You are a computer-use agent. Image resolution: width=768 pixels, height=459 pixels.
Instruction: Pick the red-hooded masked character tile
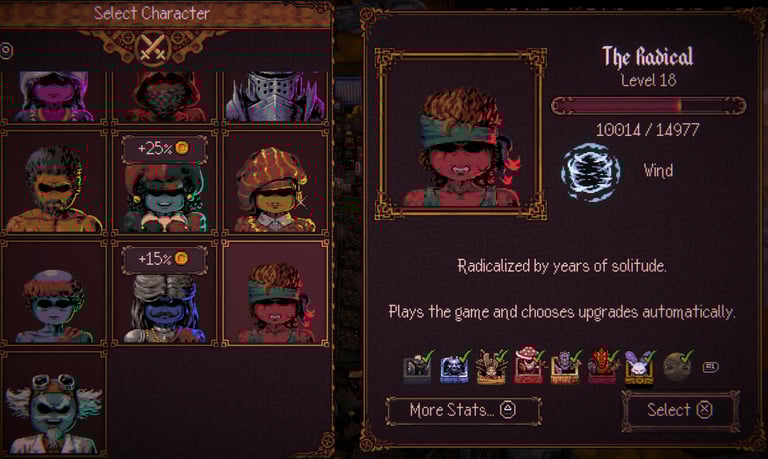click(164, 98)
